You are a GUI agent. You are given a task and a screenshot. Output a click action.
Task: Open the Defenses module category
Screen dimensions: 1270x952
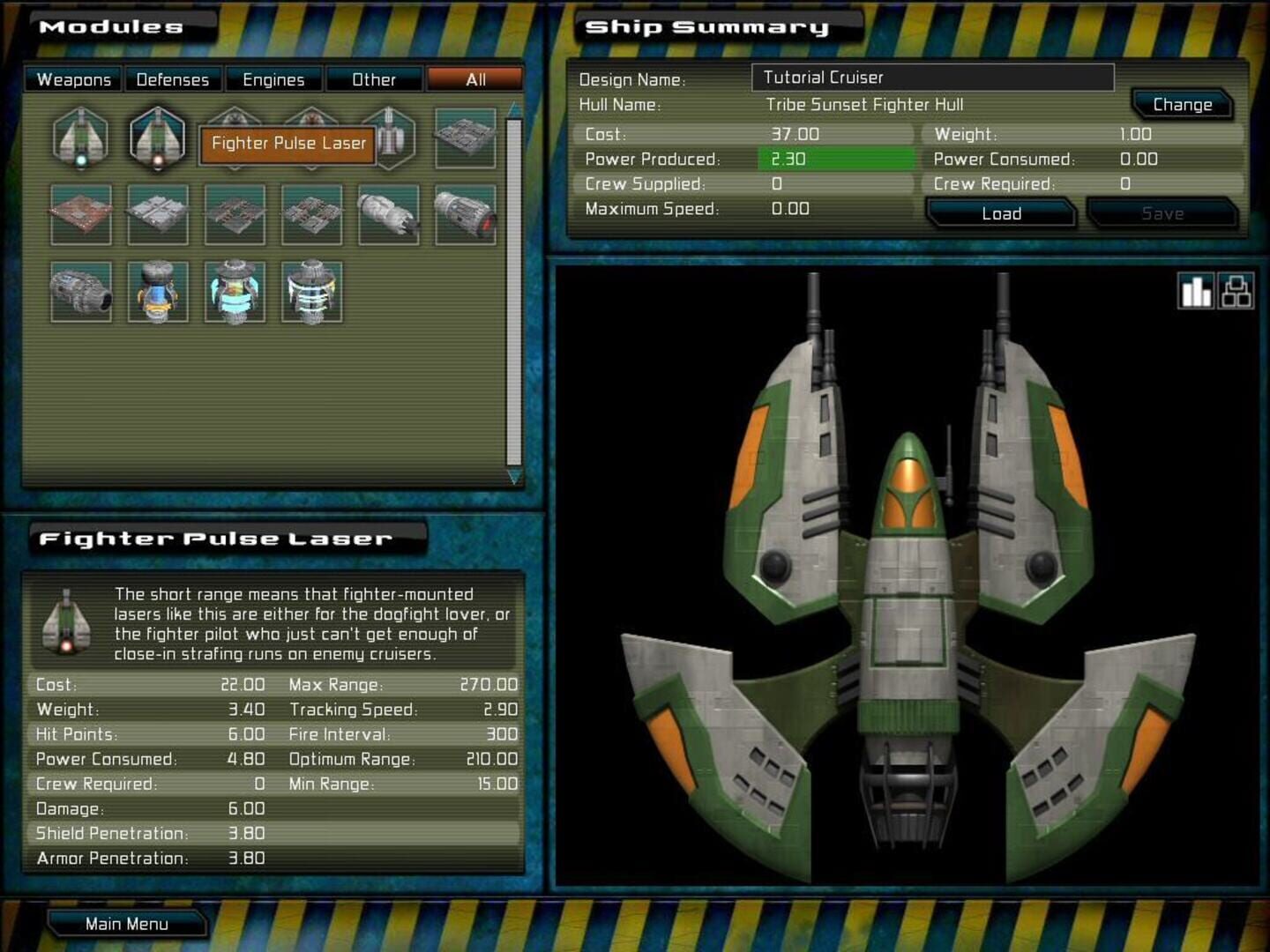coord(173,79)
